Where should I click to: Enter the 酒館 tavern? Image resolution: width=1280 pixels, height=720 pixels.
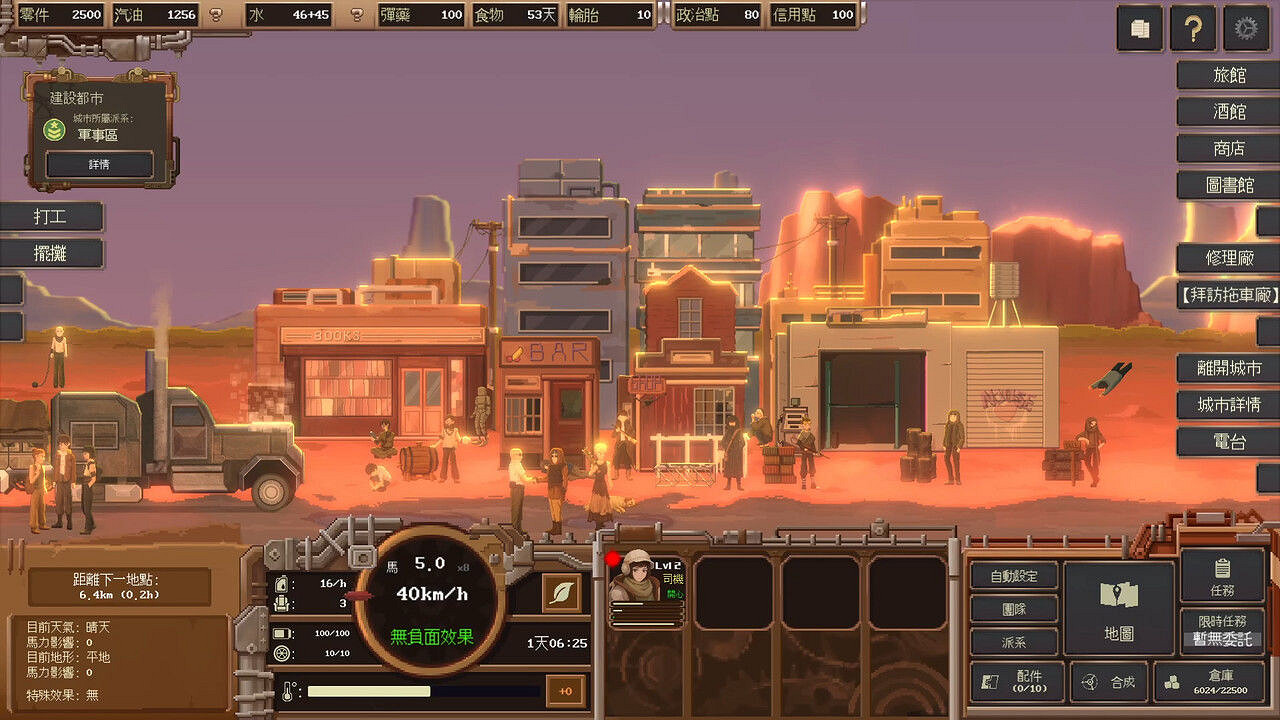(x=1228, y=112)
